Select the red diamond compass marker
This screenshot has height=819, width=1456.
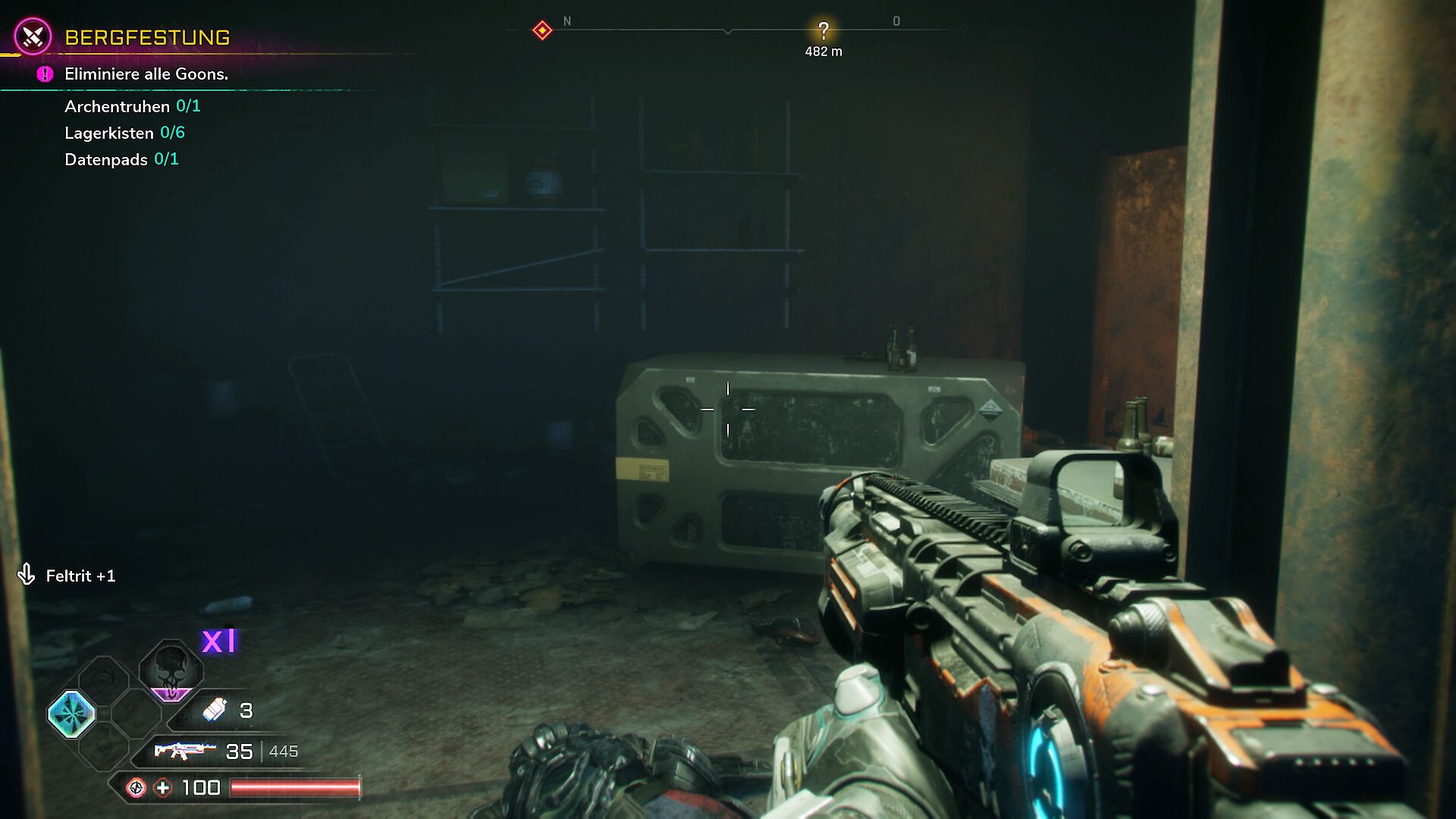(542, 30)
